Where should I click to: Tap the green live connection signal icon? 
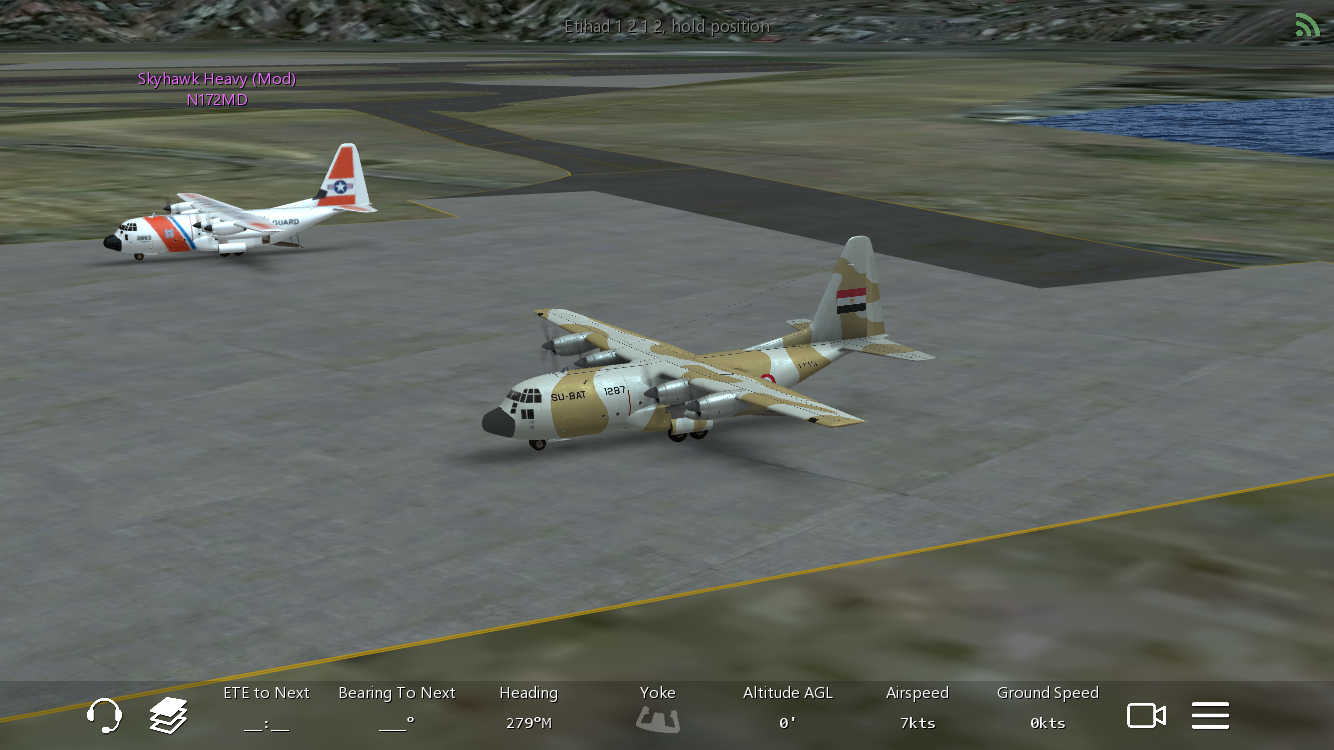[1307, 25]
